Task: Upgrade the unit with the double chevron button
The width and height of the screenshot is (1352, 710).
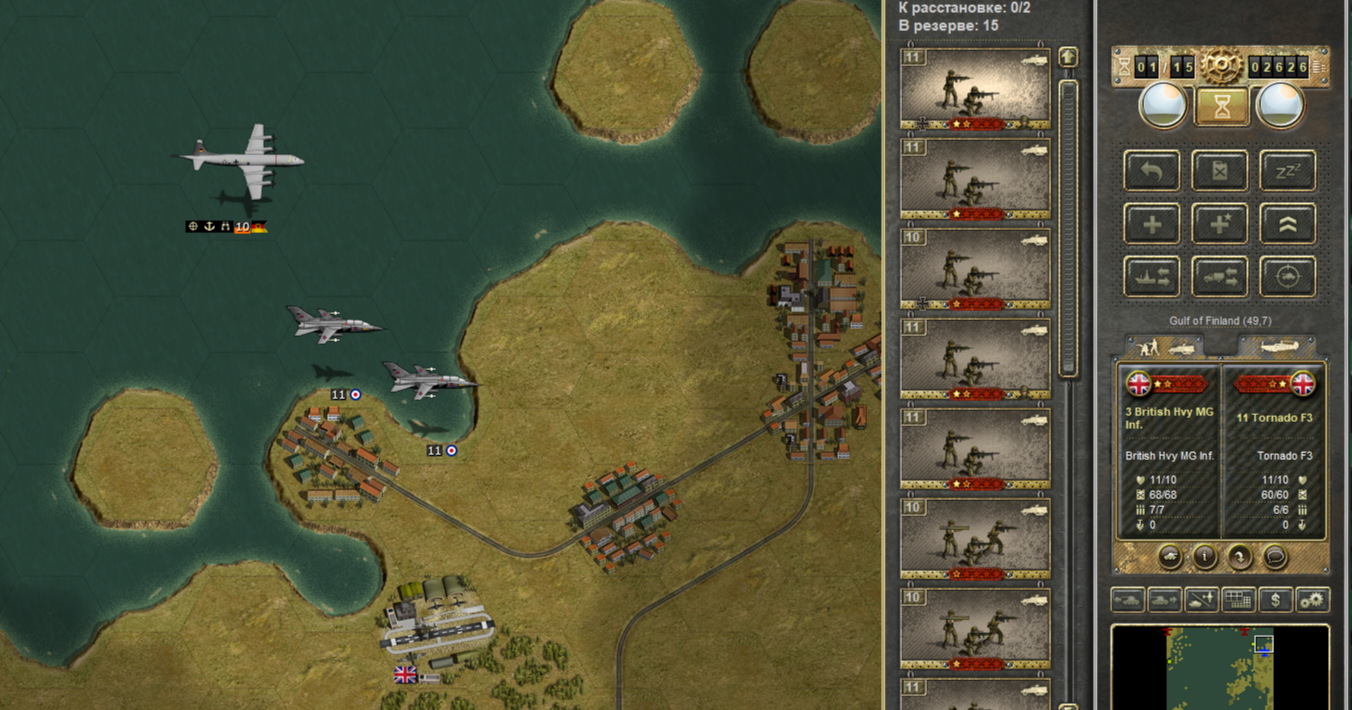Action: pyautogui.click(x=1287, y=224)
